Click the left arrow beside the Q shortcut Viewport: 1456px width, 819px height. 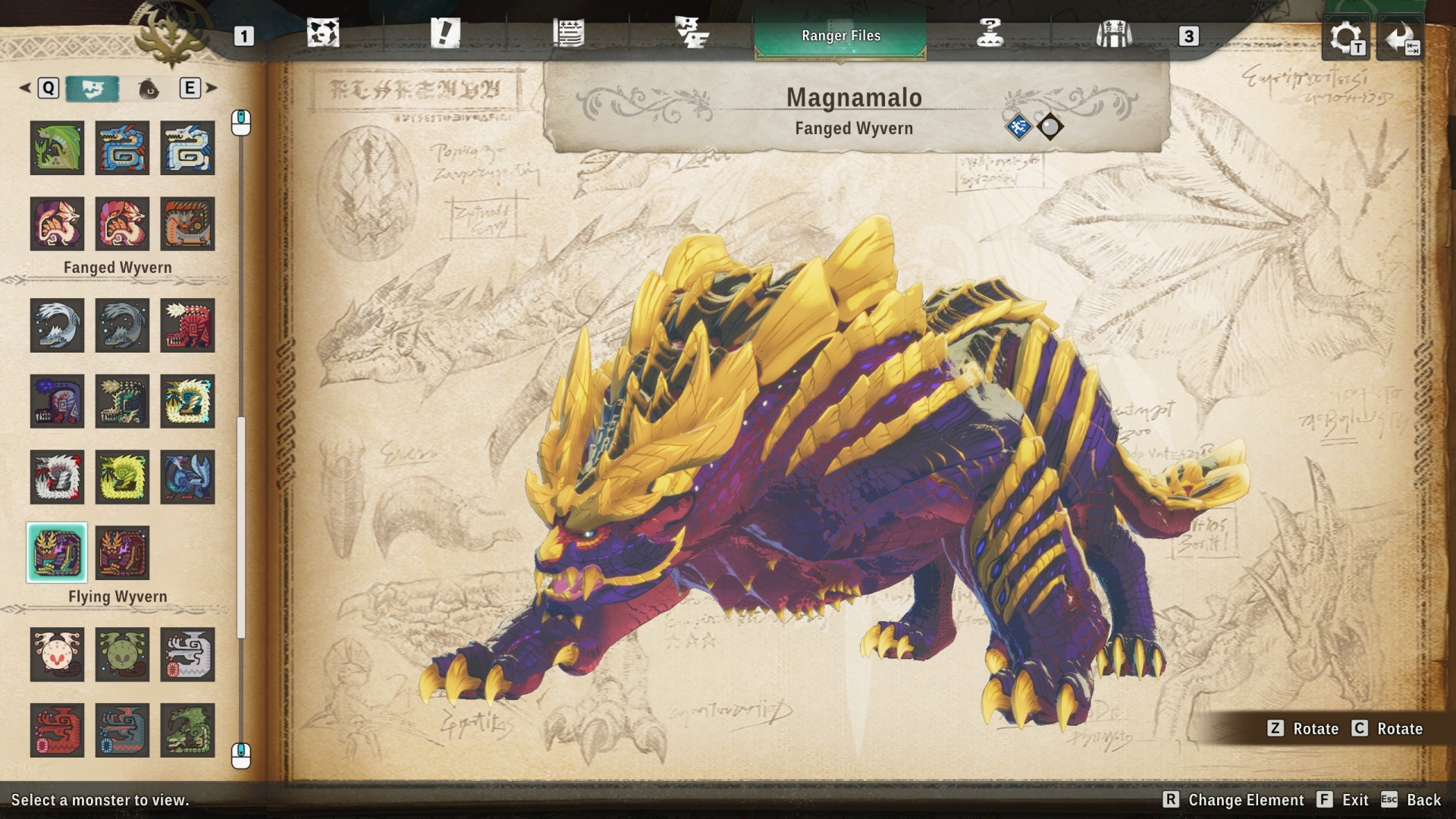(23, 87)
